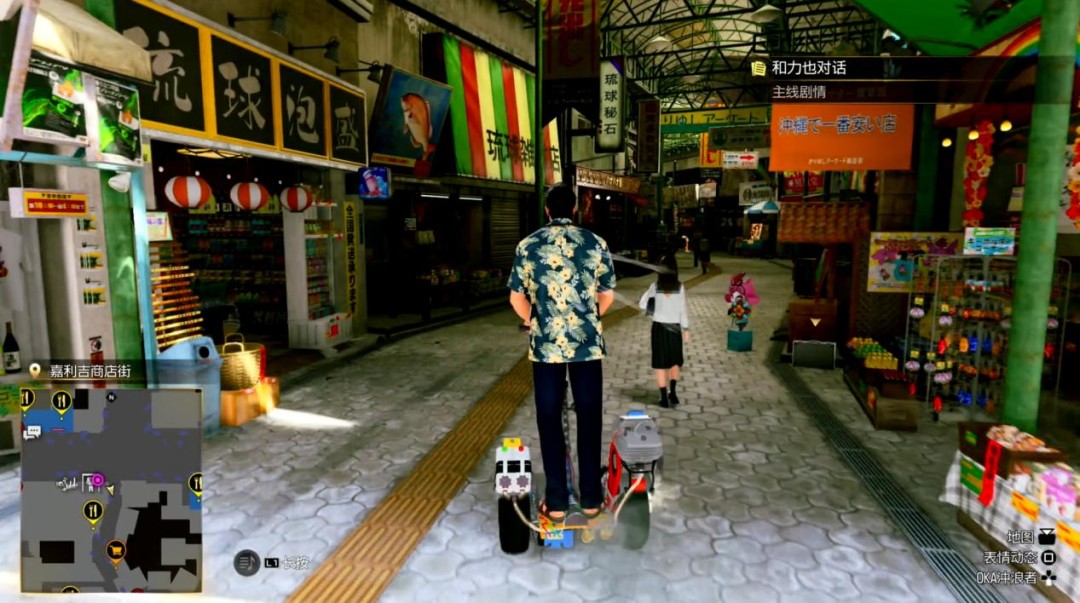
Task: Select the orange shopping cart map marker
Action: pos(116,550)
